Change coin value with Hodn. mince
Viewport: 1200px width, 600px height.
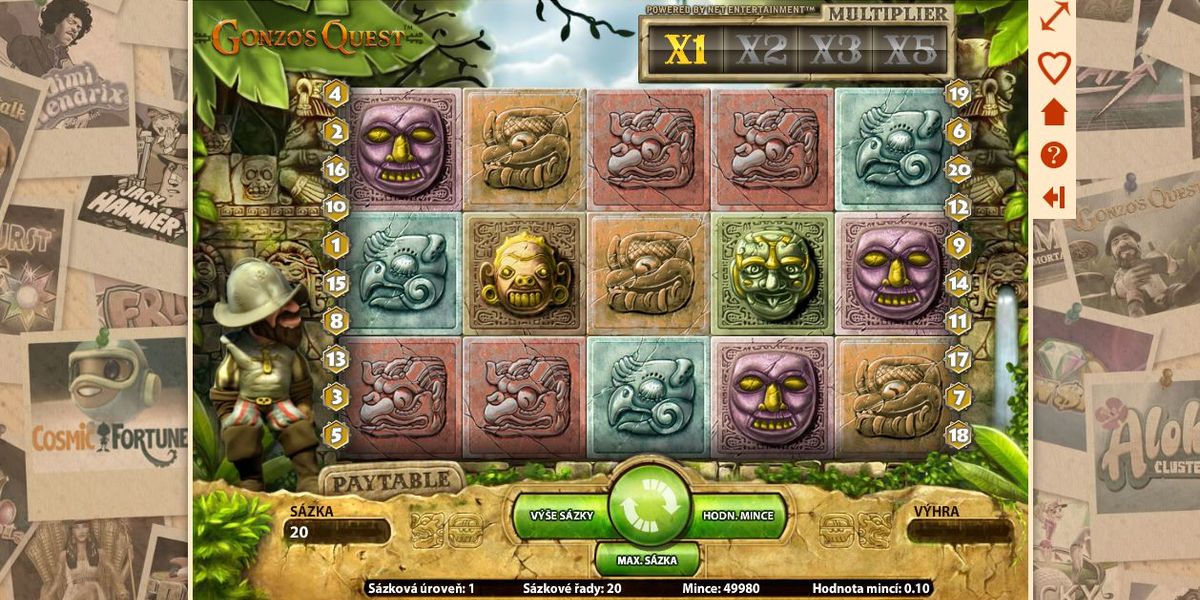click(x=737, y=516)
